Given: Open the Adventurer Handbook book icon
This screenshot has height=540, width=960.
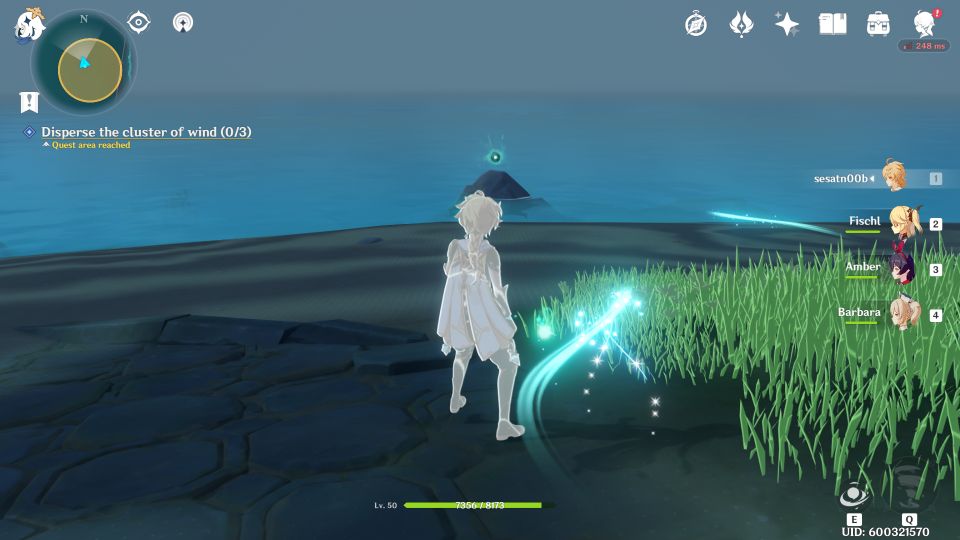Looking at the screenshot, I should (832, 24).
